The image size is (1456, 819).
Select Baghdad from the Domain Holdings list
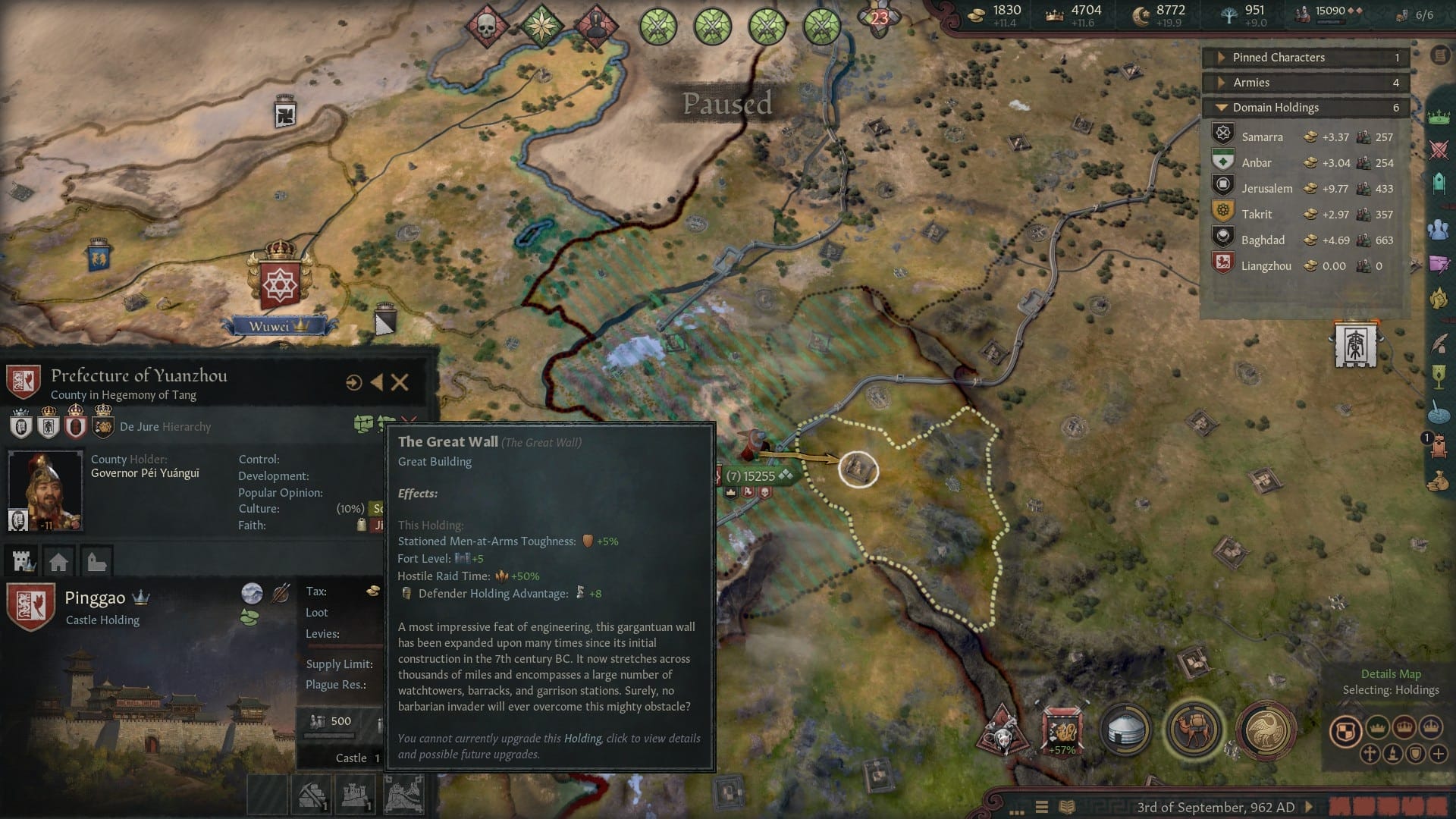(1263, 240)
